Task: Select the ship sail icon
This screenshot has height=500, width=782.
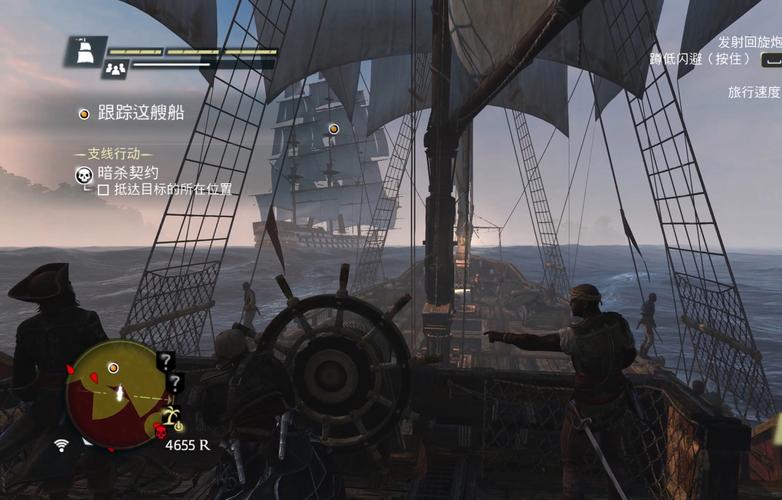Action: (86, 49)
